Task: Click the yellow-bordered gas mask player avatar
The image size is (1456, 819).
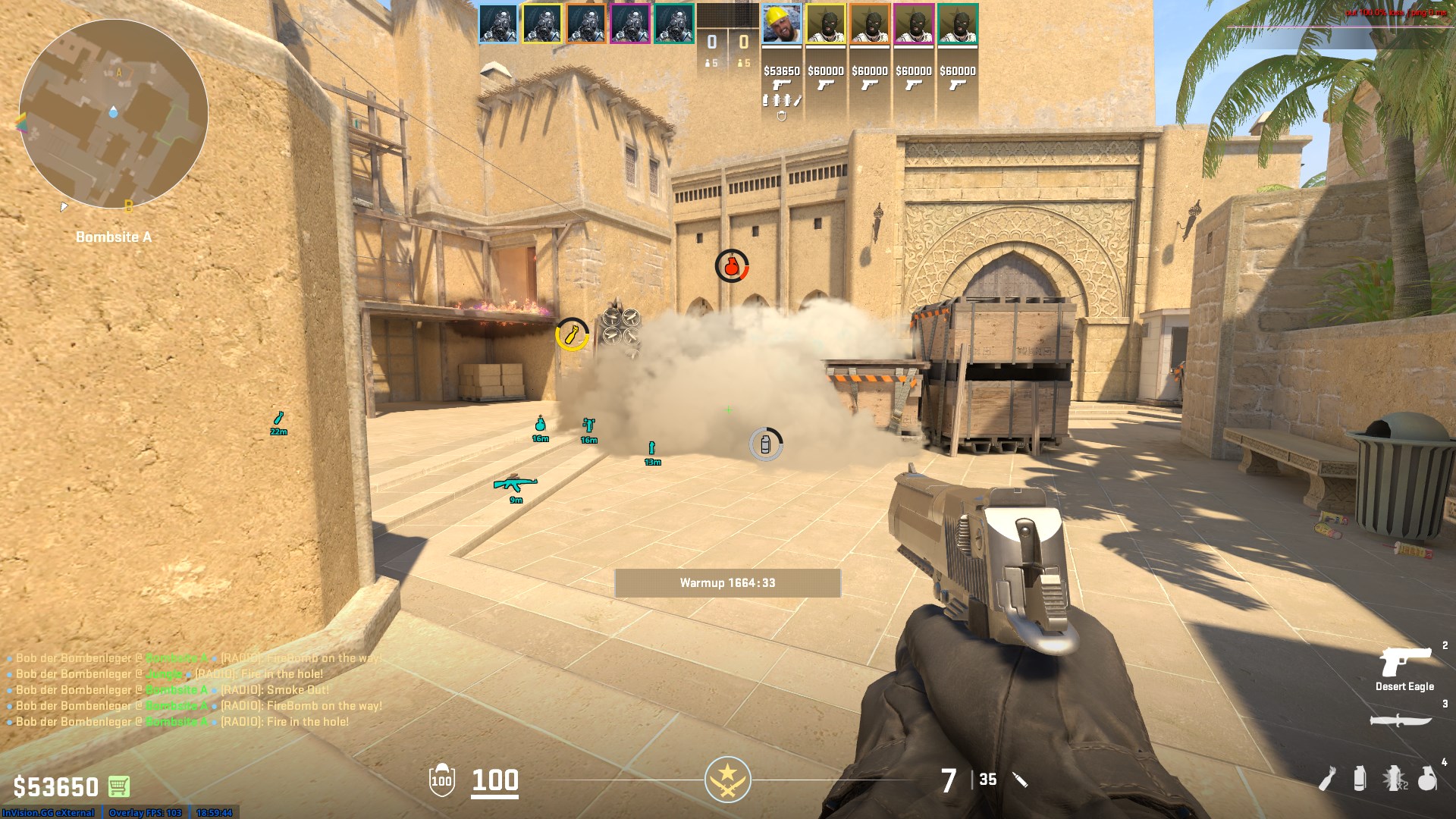Action: click(x=542, y=24)
